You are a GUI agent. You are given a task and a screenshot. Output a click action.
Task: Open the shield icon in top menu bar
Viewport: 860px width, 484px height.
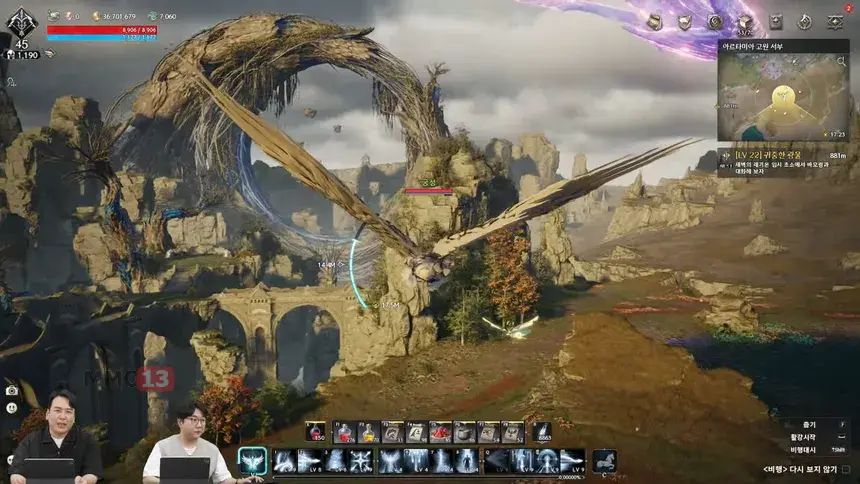click(x=684, y=21)
